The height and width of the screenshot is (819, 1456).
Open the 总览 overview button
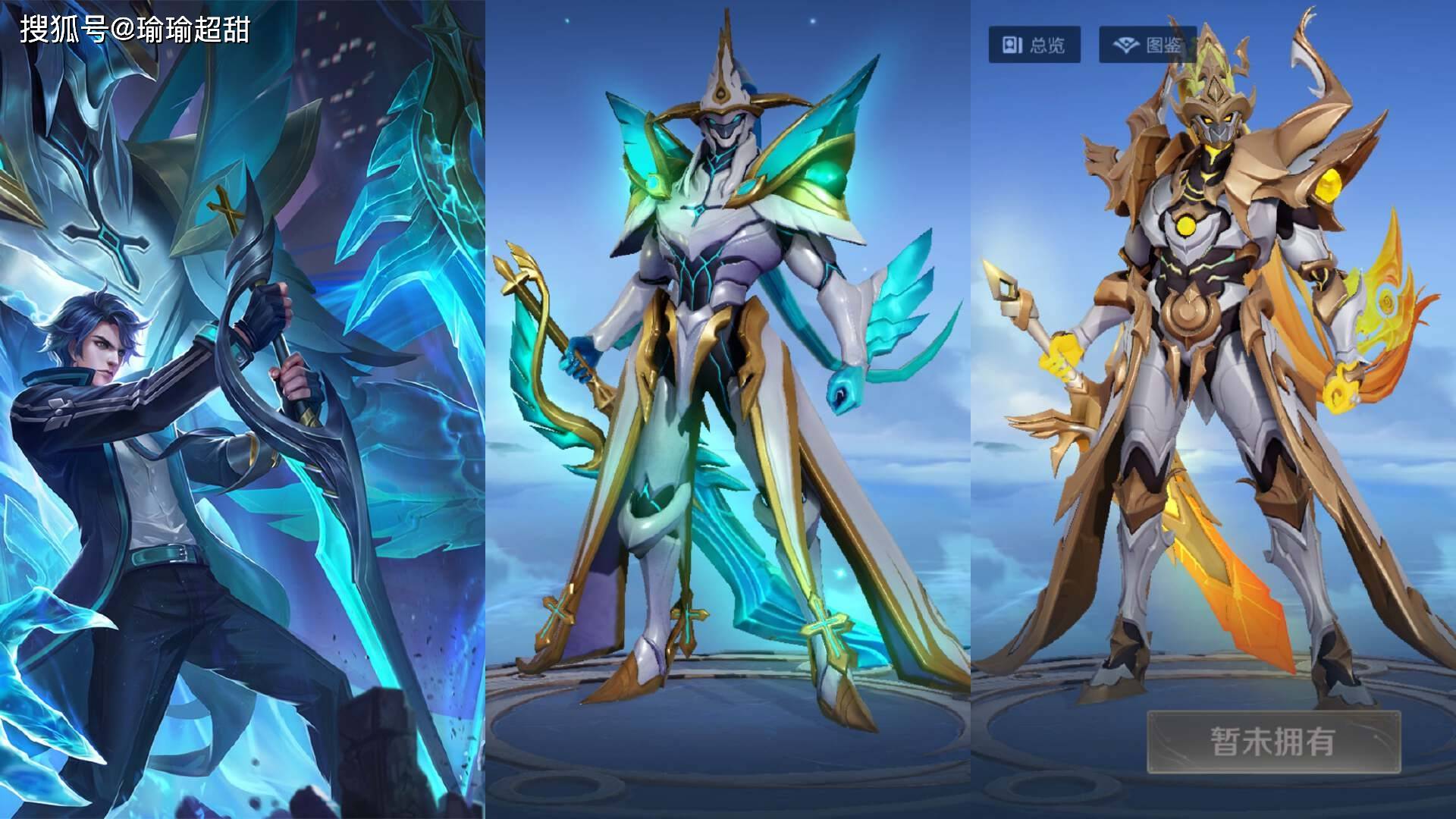[1034, 45]
